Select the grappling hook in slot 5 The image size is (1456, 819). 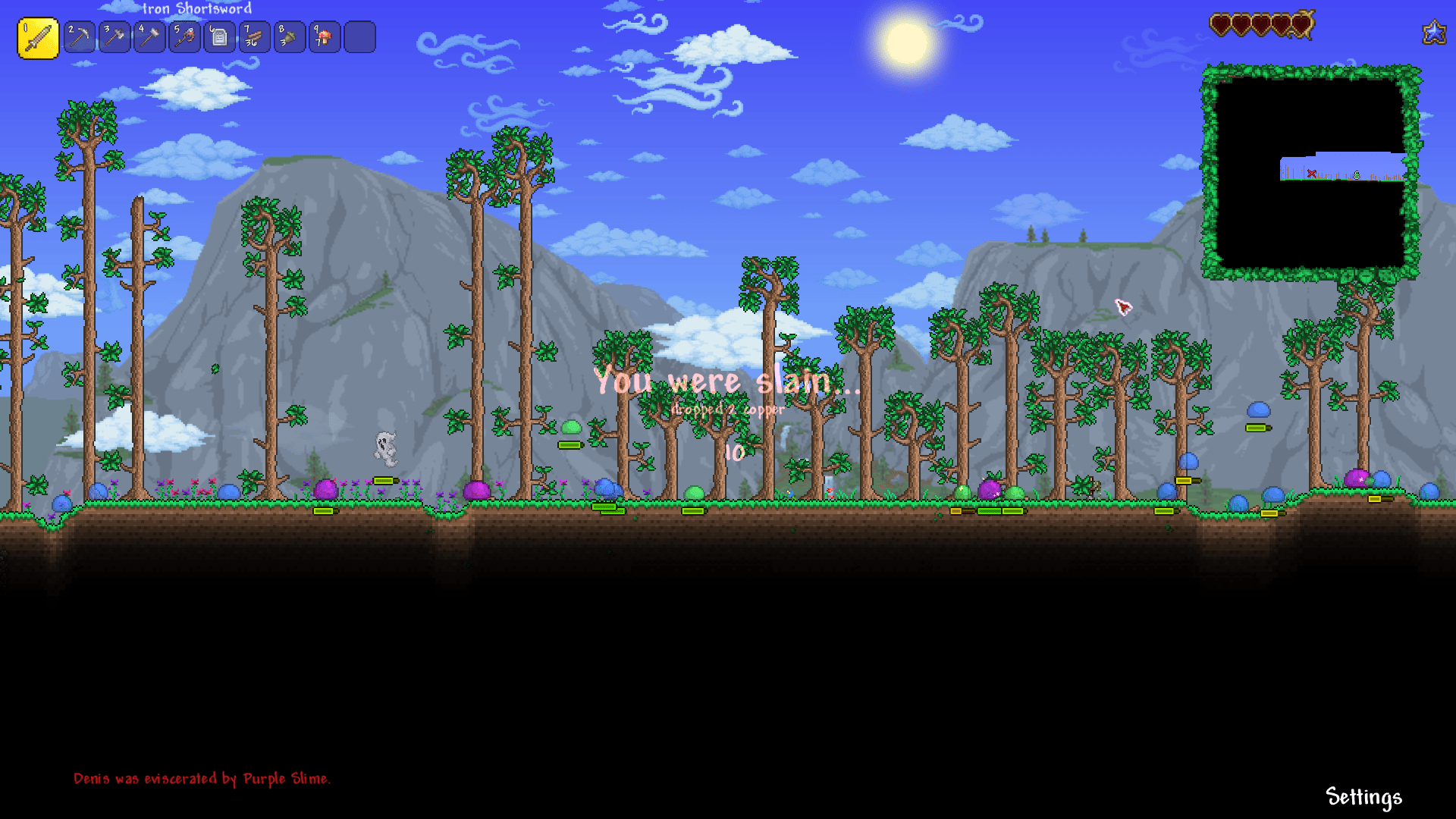point(184,37)
